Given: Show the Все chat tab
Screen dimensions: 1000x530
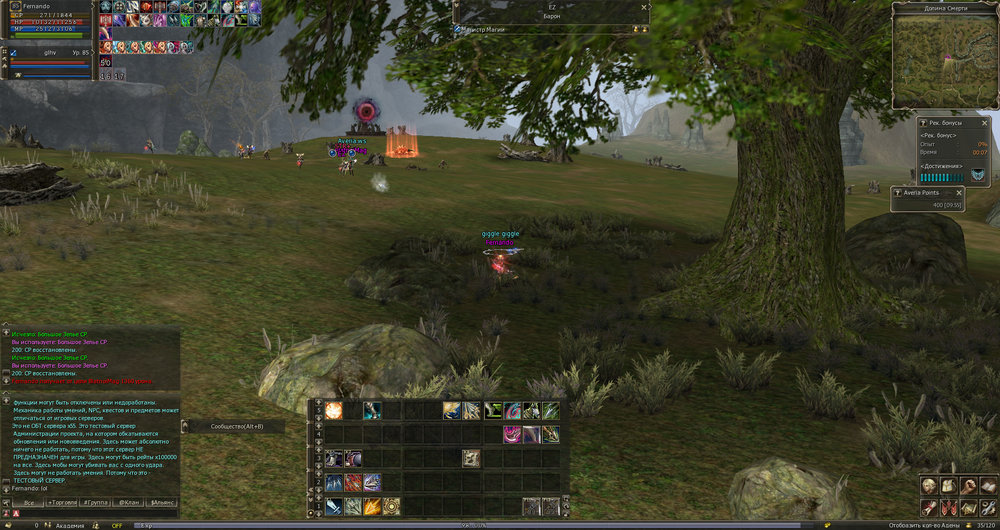Looking at the screenshot, I should pyautogui.click(x=28, y=501).
